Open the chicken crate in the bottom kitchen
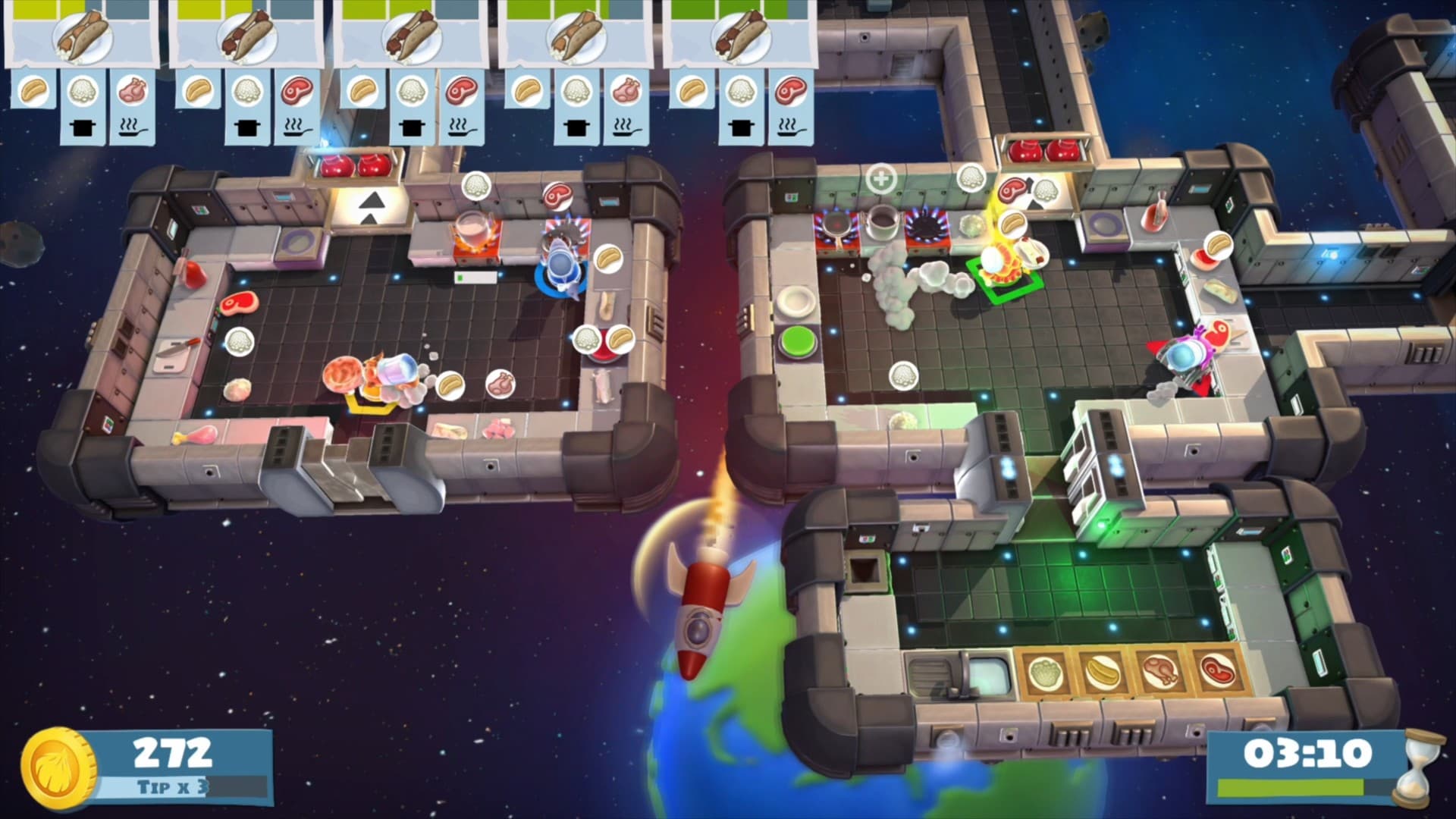This screenshot has width=1456, height=819. tap(1159, 673)
